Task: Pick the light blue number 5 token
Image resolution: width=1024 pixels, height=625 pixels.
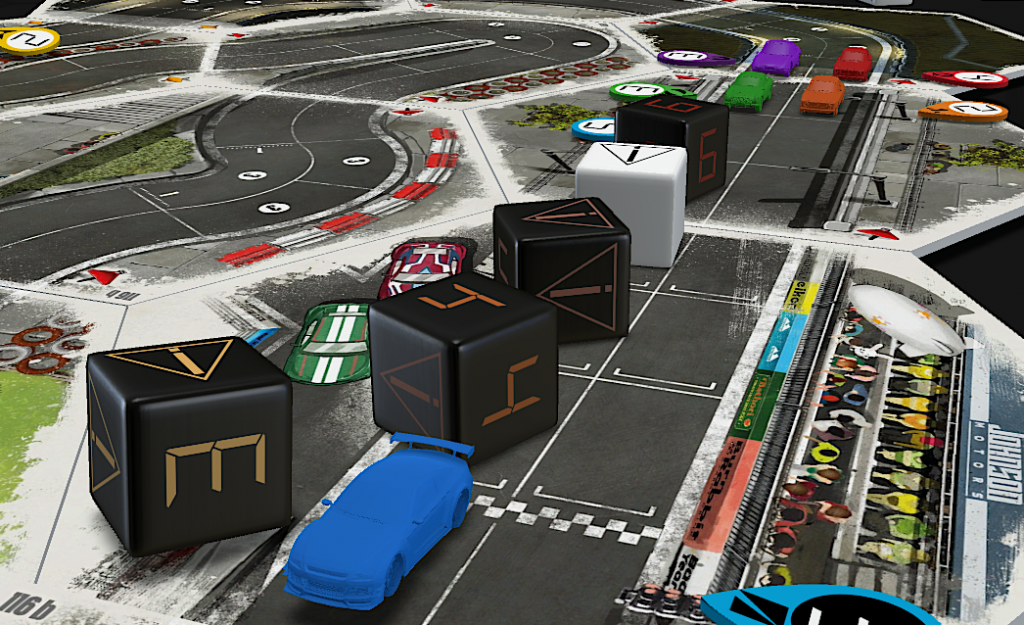Action: coord(594,128)
